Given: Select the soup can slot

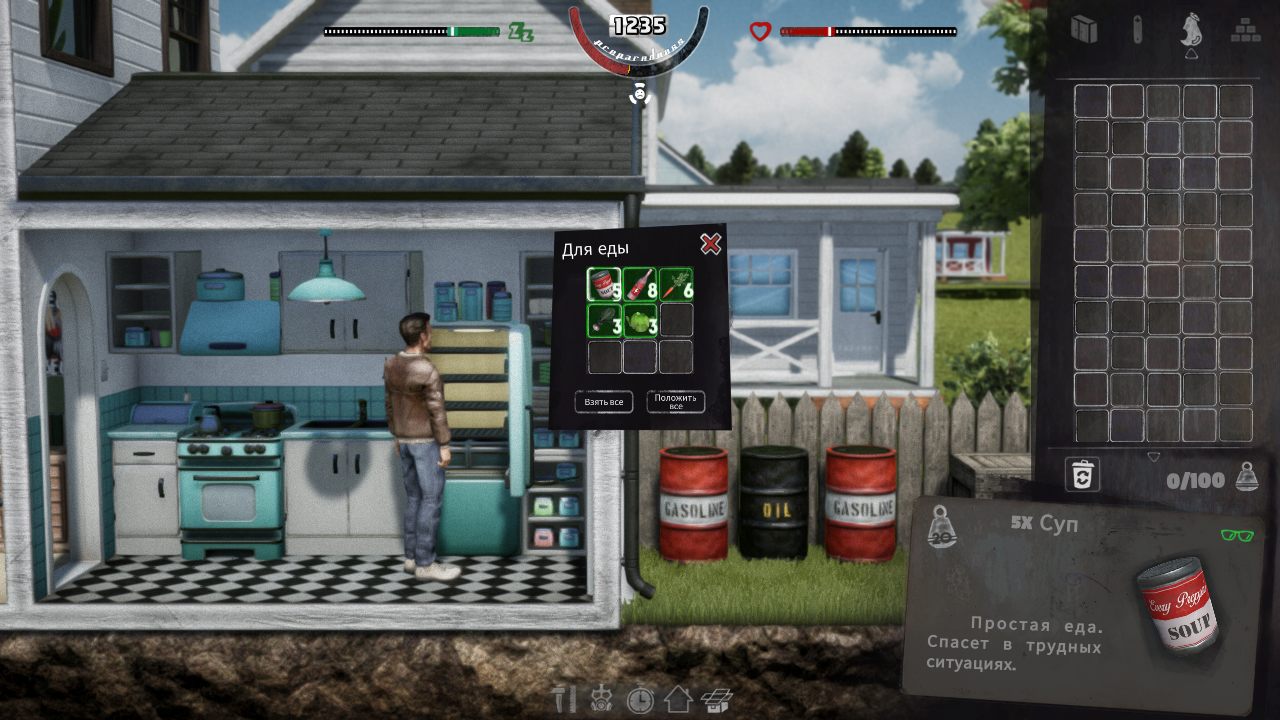Looking at the screenshot, I should click(x=604, y=284).
